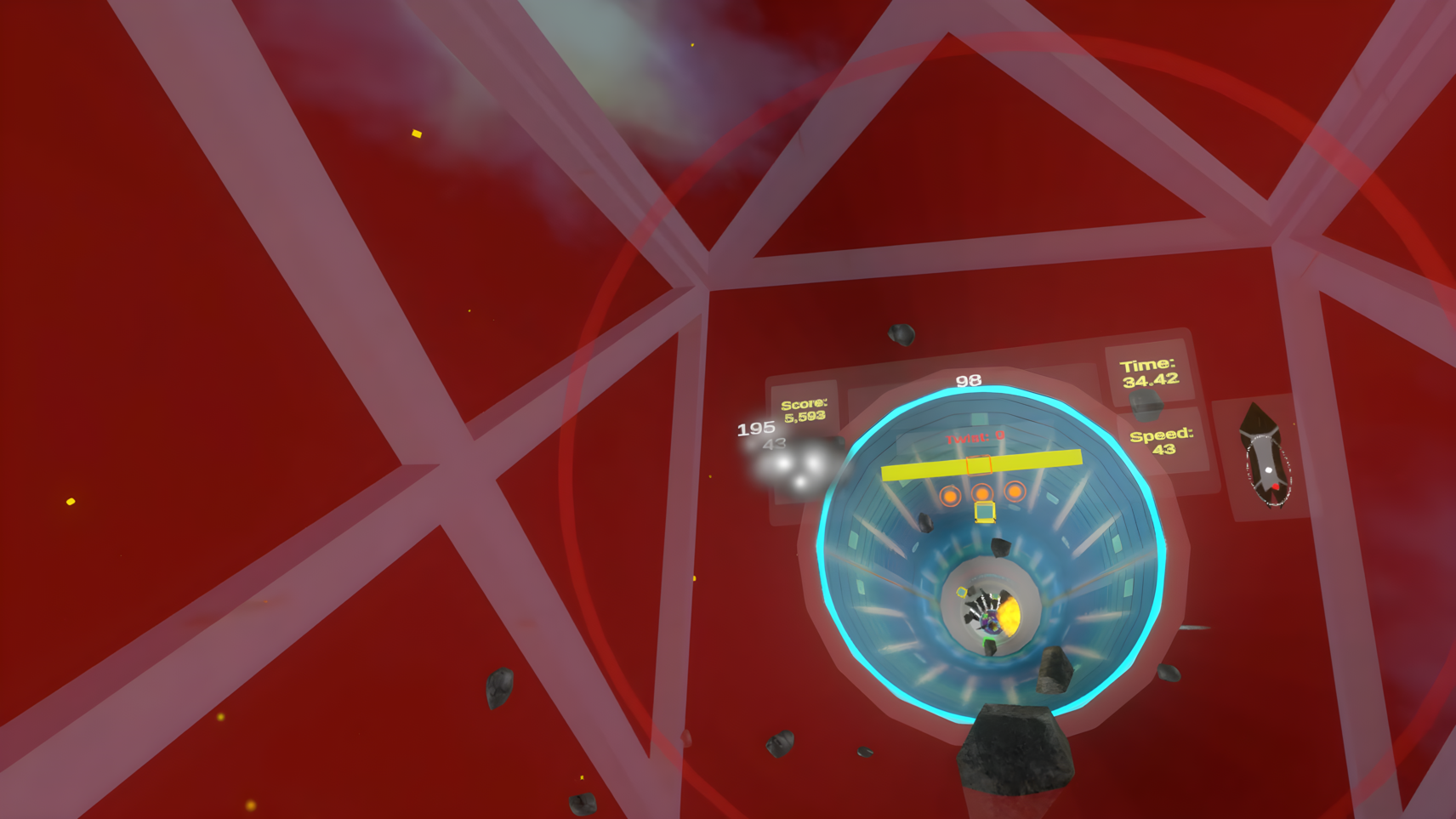Switch to the Time: 34.42 panel
Viewport: 1456px width, 819px height.
click(x=1150, y=372)
